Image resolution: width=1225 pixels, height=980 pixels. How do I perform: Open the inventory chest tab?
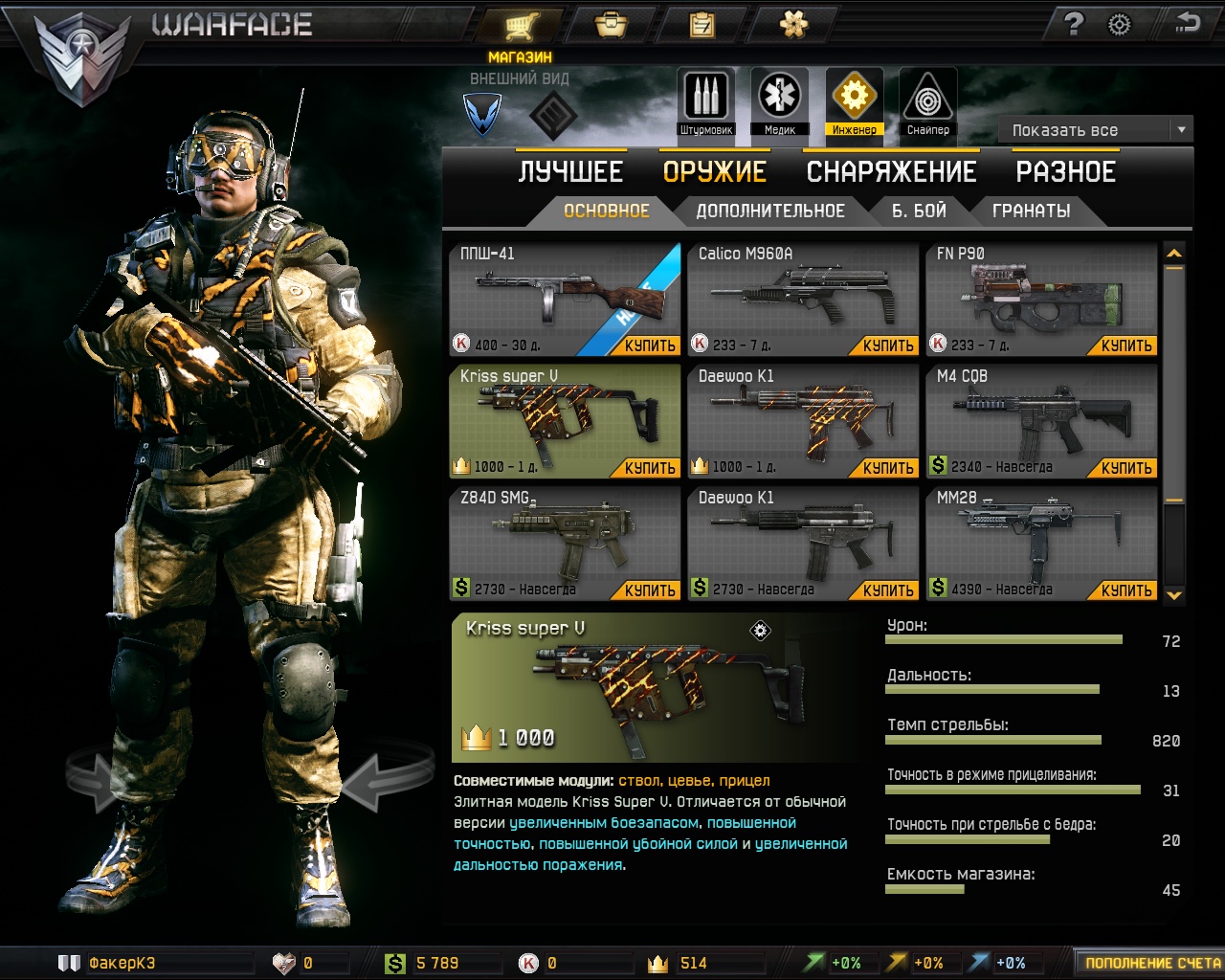click(x=611, y=25)
